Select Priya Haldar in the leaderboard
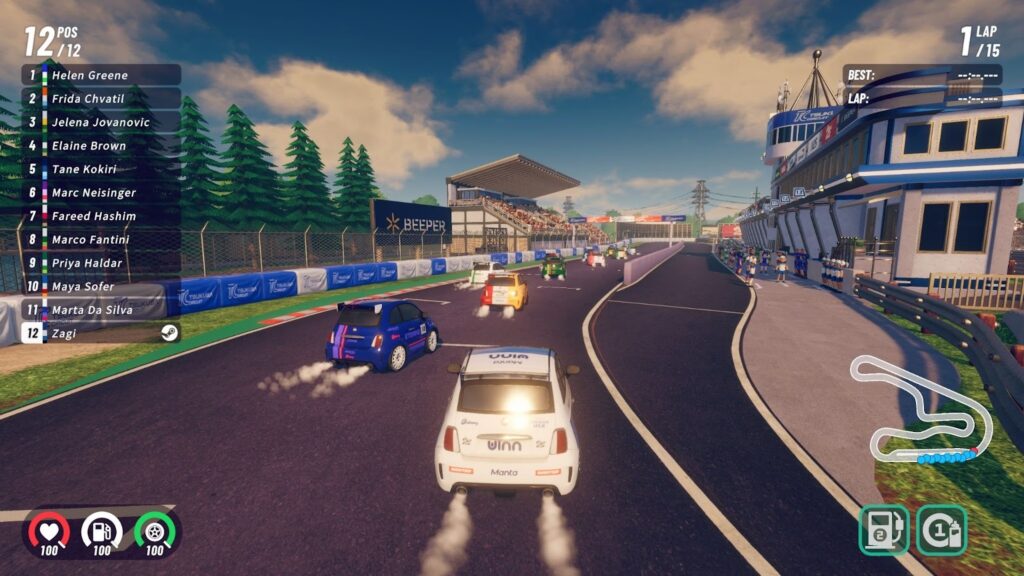 (101, 263)
